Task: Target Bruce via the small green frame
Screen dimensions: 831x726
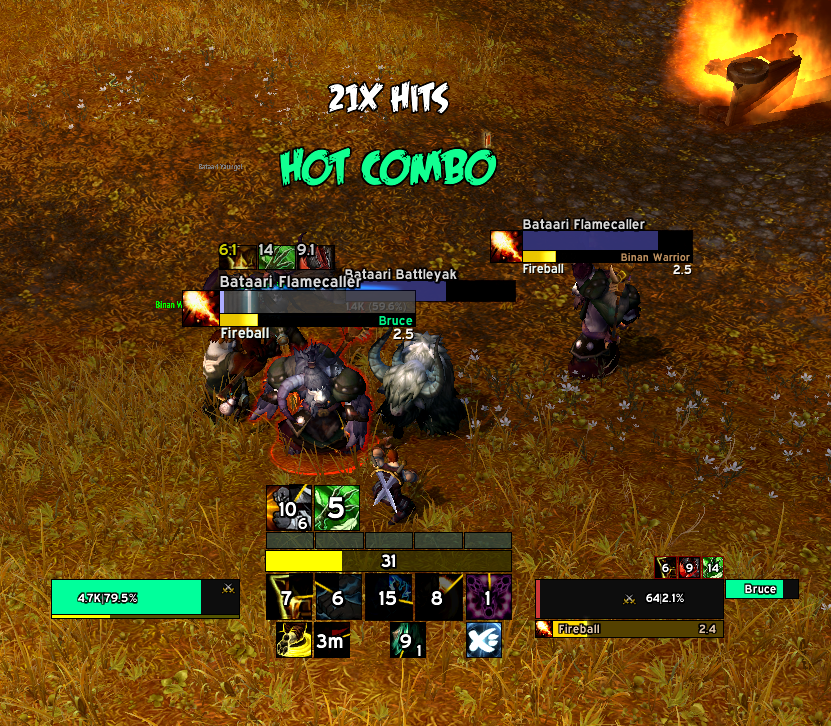Action: pos(759,589)
